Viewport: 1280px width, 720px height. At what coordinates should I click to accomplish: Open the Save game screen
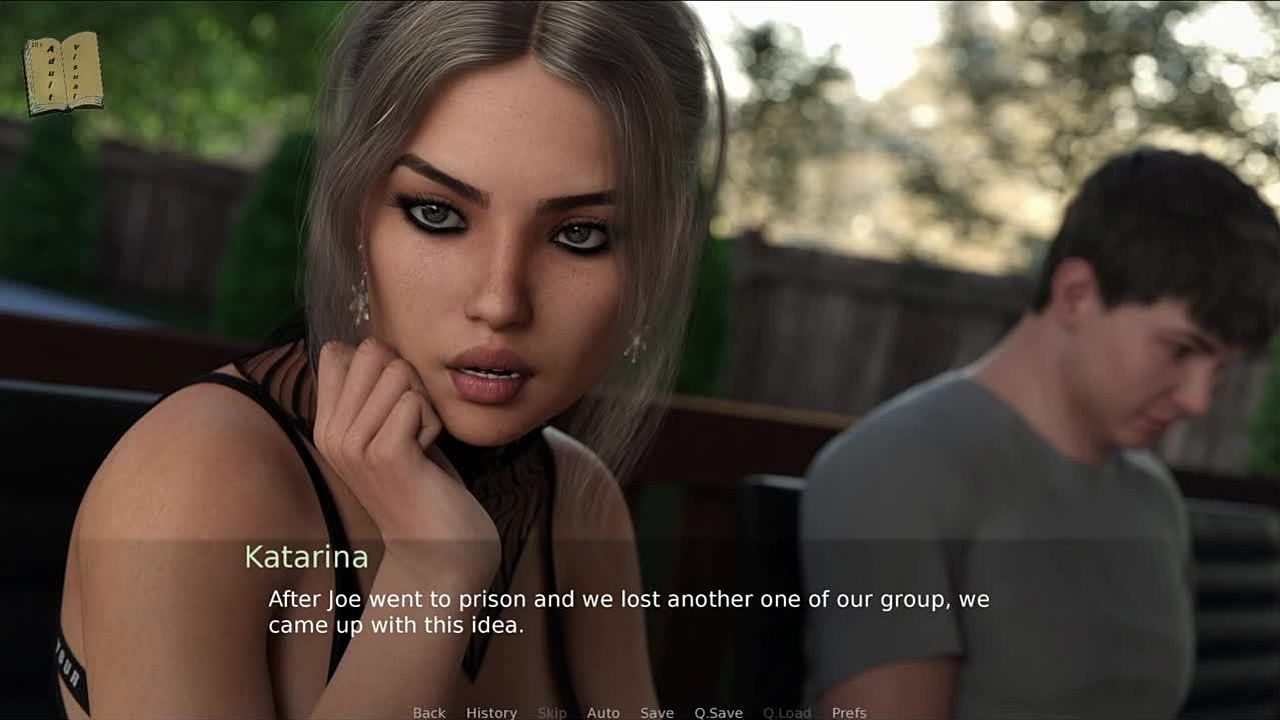point(657,712)
